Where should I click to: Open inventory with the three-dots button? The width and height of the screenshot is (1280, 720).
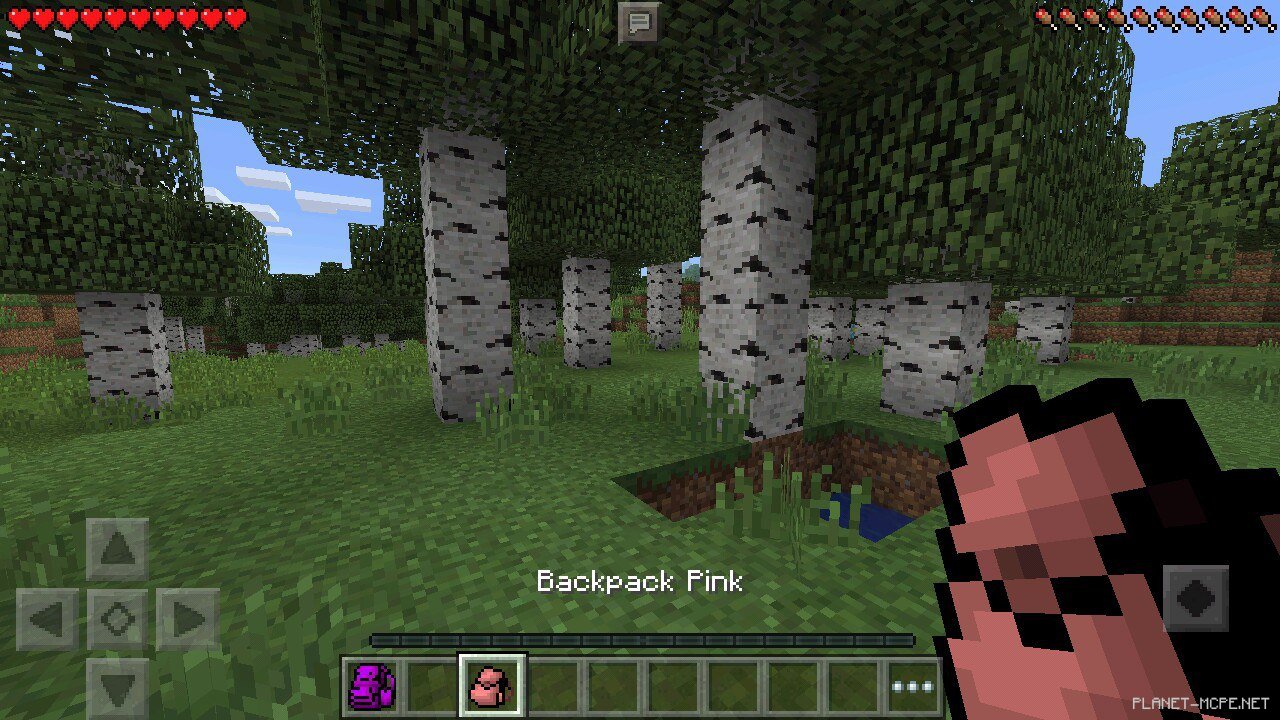click(x=912, y=687)
